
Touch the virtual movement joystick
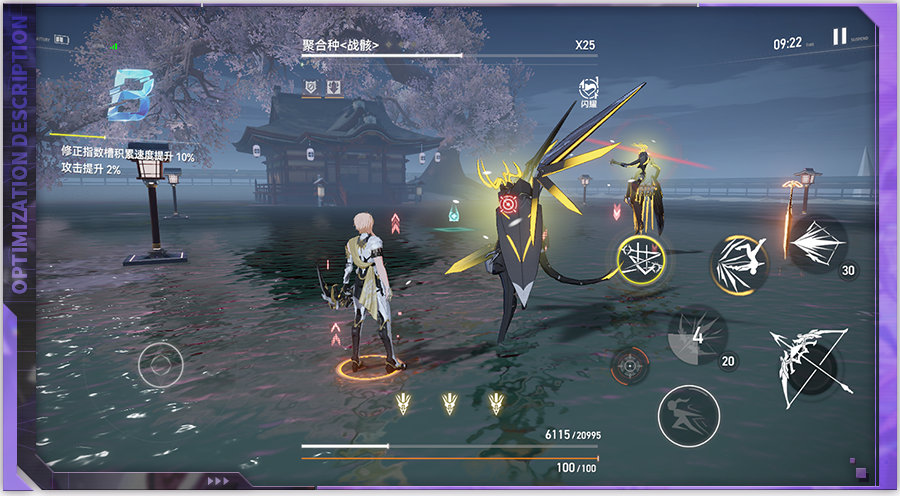pyautogui.click(x=160, y=364)
